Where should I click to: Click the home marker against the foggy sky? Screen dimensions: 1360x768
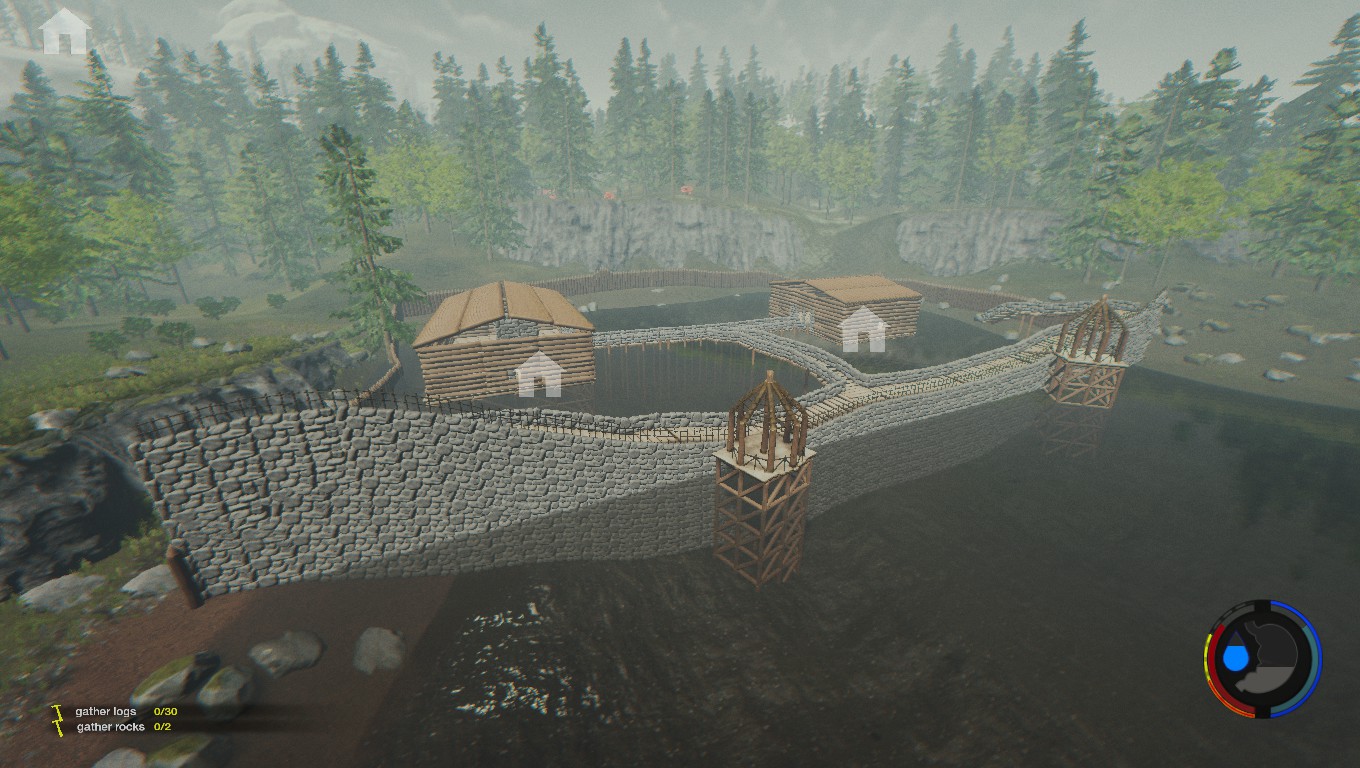[65, 31]
